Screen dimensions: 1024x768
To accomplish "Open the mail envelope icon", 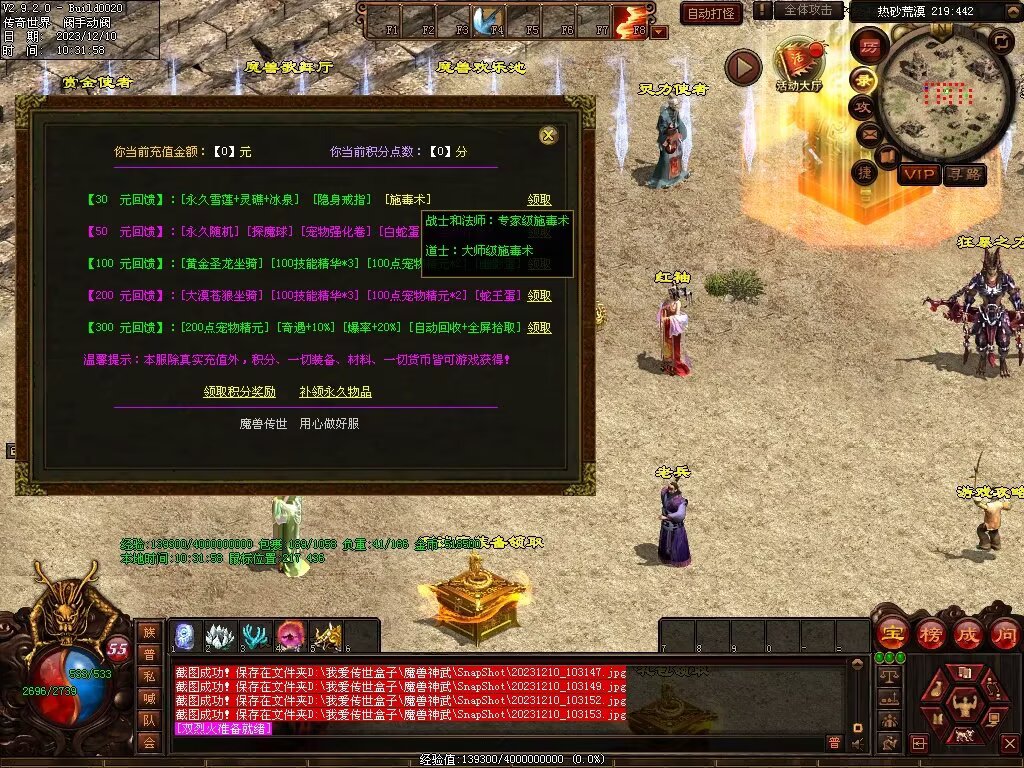I will click(868, 133).
